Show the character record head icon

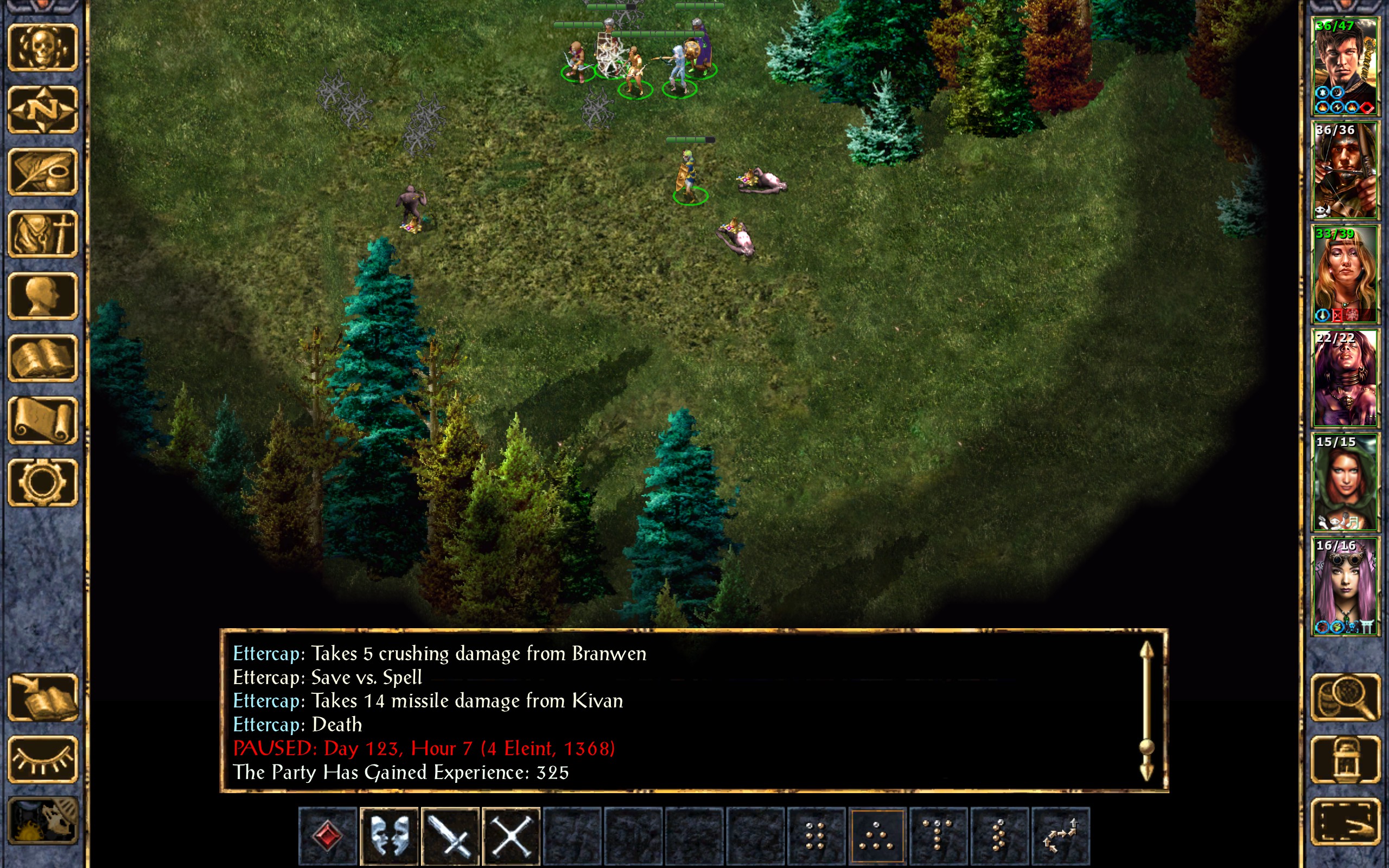[x=43, y=296]
